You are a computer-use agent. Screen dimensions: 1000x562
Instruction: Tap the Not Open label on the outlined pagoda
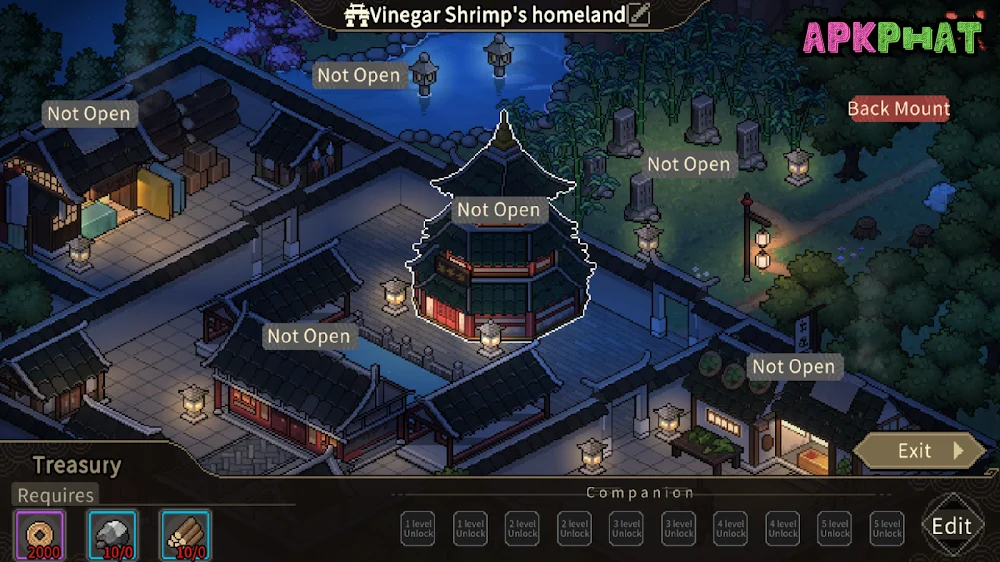pos(498,210)
